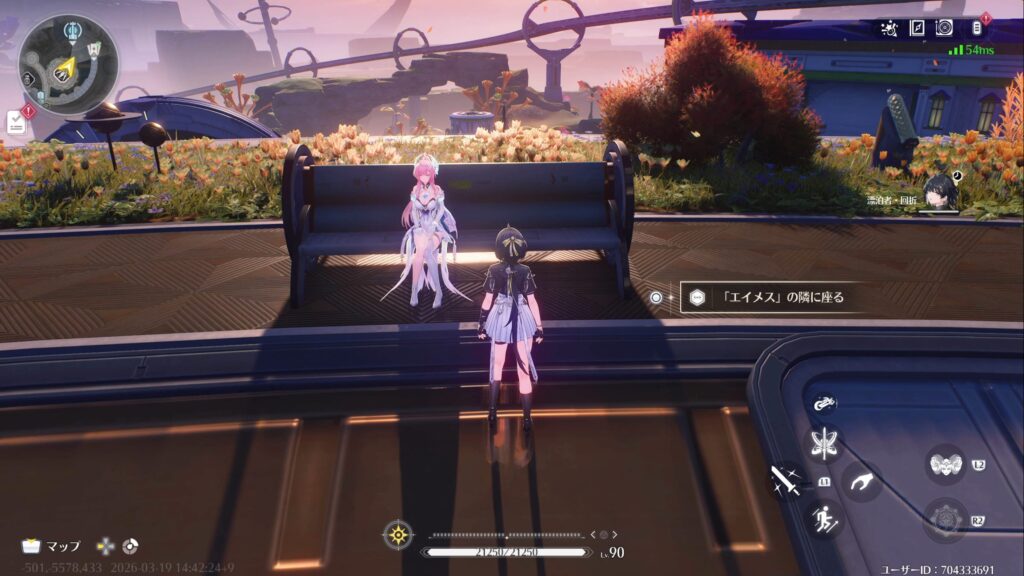Click the gold compass emblem beside the HP bar

point(398,534)
